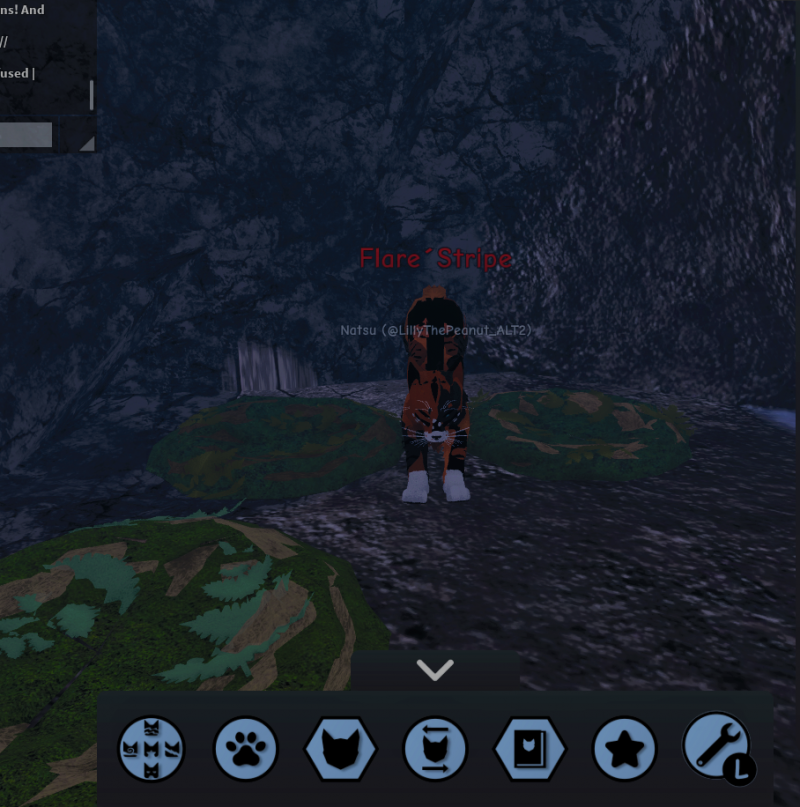Select the cat swap arrows icon
800x807 pixels.
click(435, 749)
